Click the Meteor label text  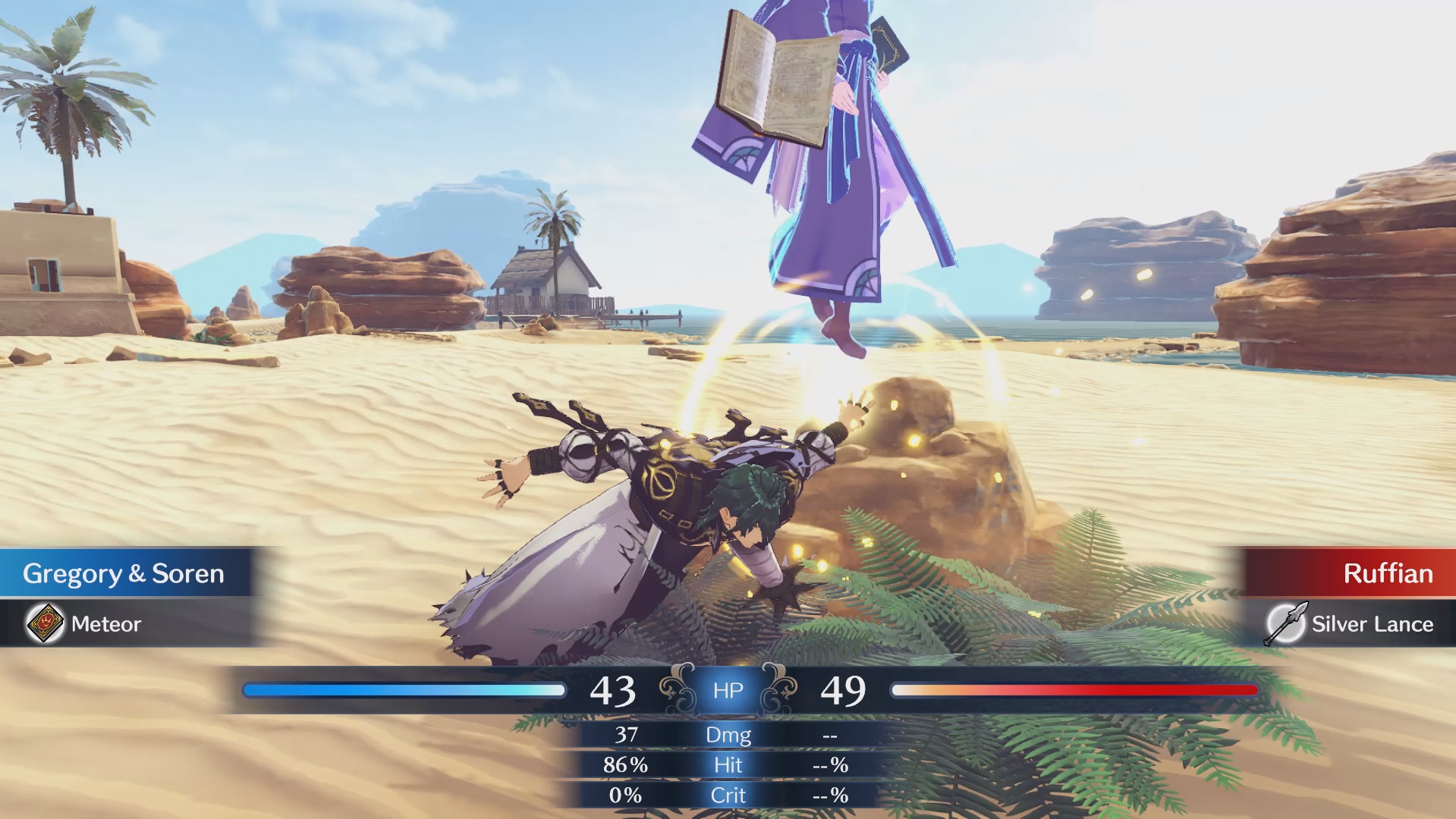(x=105, y=624)
